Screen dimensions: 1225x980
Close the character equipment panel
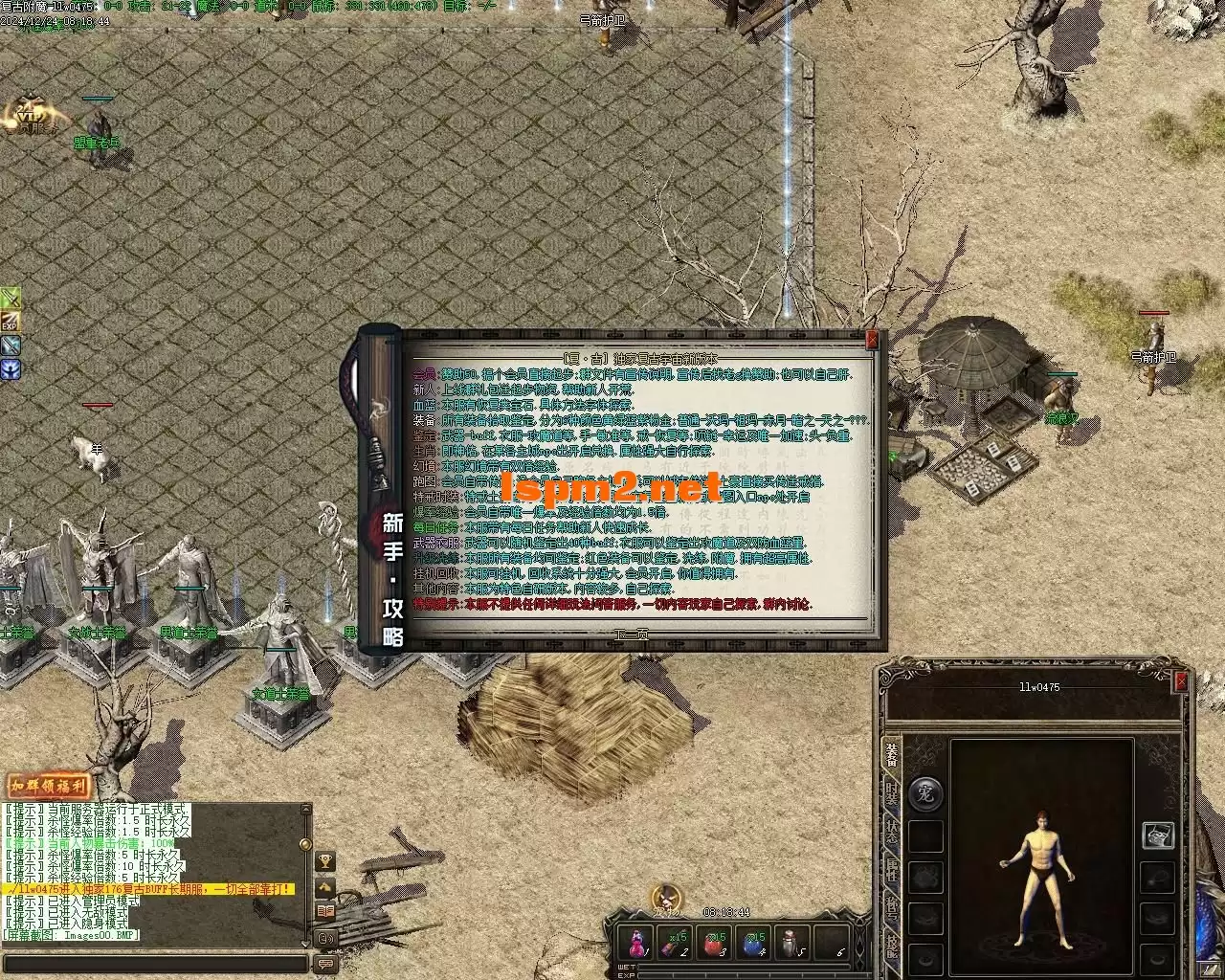pos(1181,681)
